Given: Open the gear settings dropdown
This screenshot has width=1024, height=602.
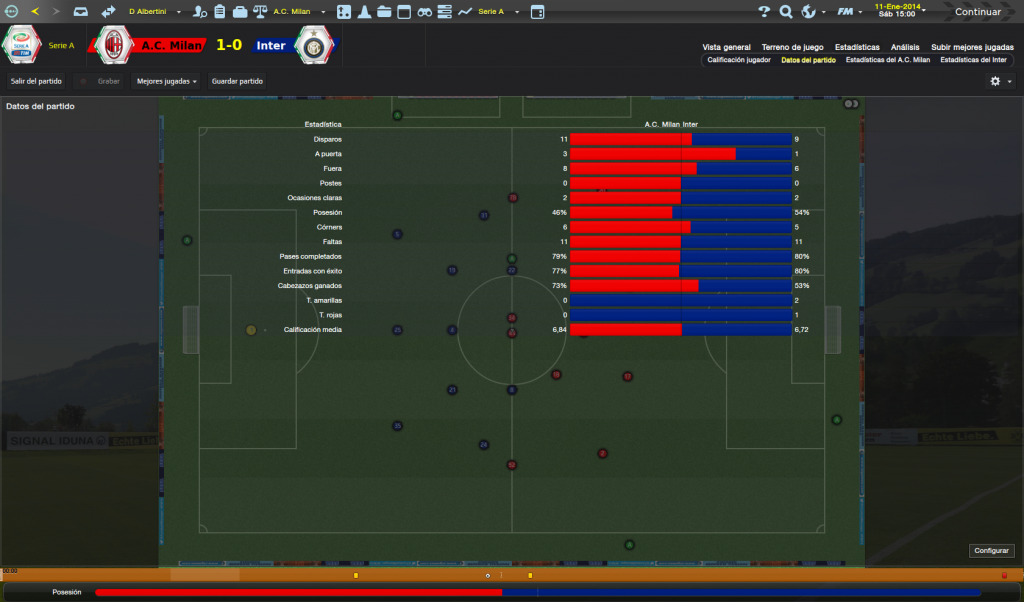Looking at the screenshot, I should click(x=1000, y=81).
